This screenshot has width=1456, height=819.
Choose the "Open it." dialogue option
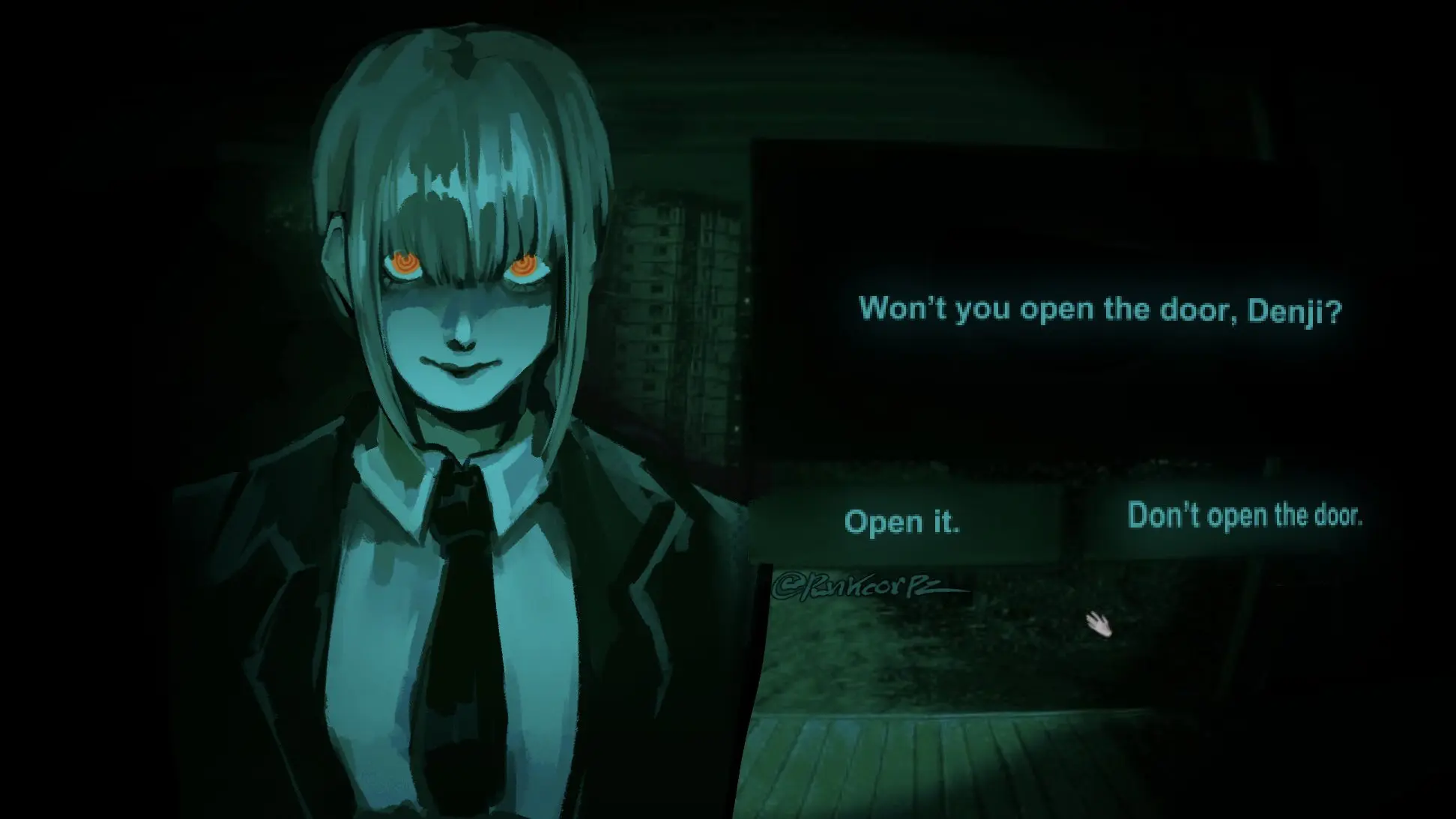[x=902, y=522]
